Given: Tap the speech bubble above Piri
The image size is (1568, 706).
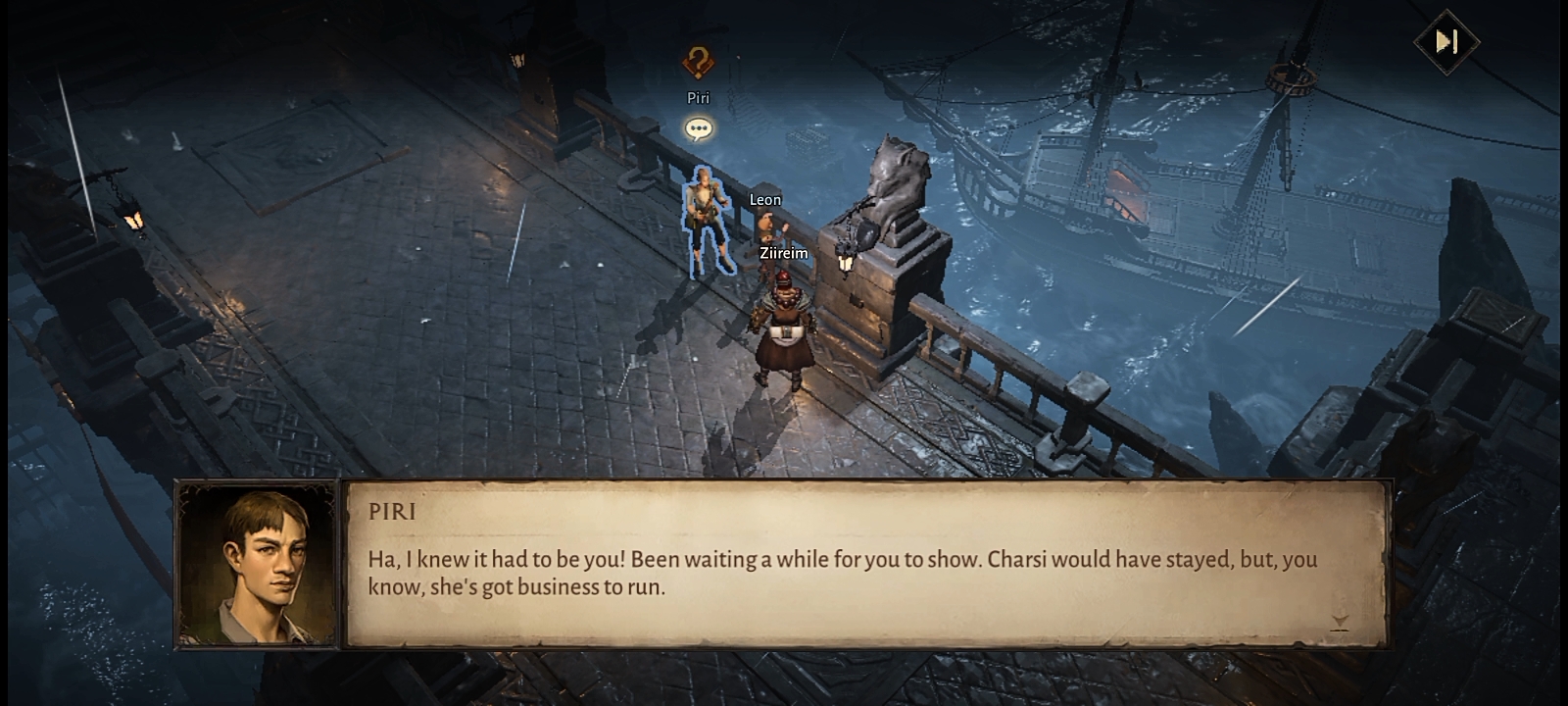Looking at the screenshot, I should click(699, 128).
